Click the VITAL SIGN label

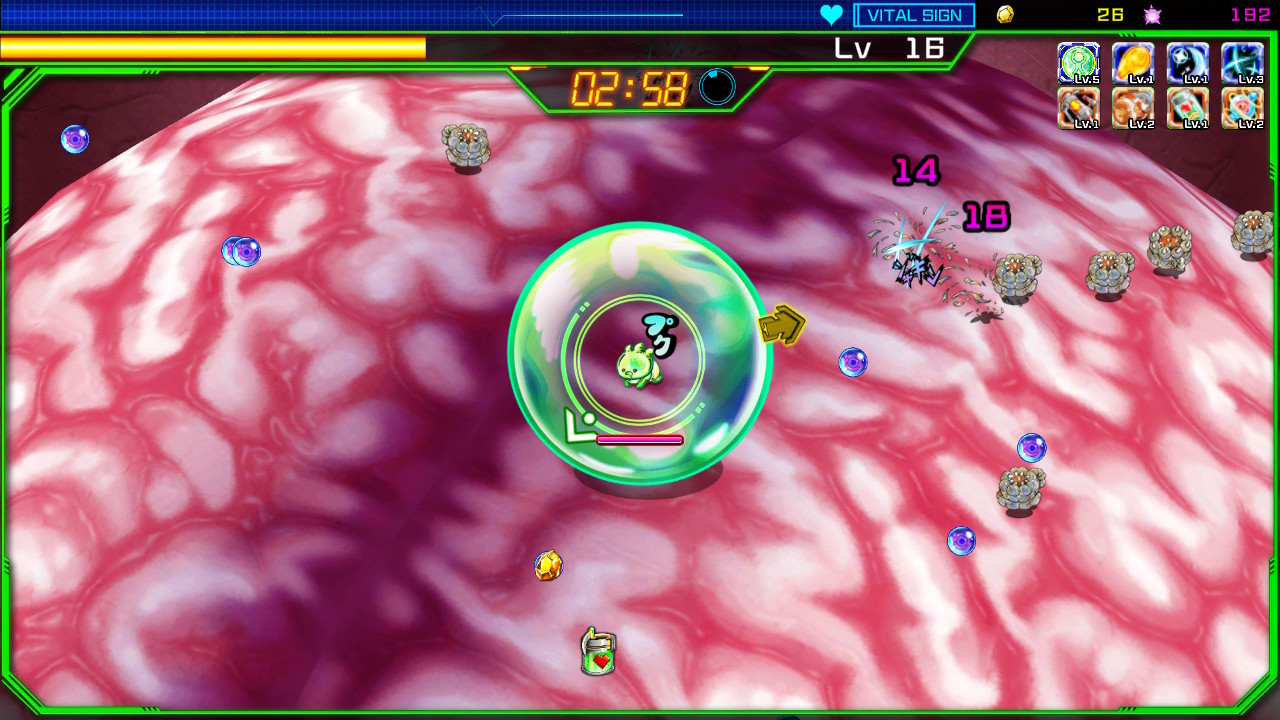tap(913, 14)
